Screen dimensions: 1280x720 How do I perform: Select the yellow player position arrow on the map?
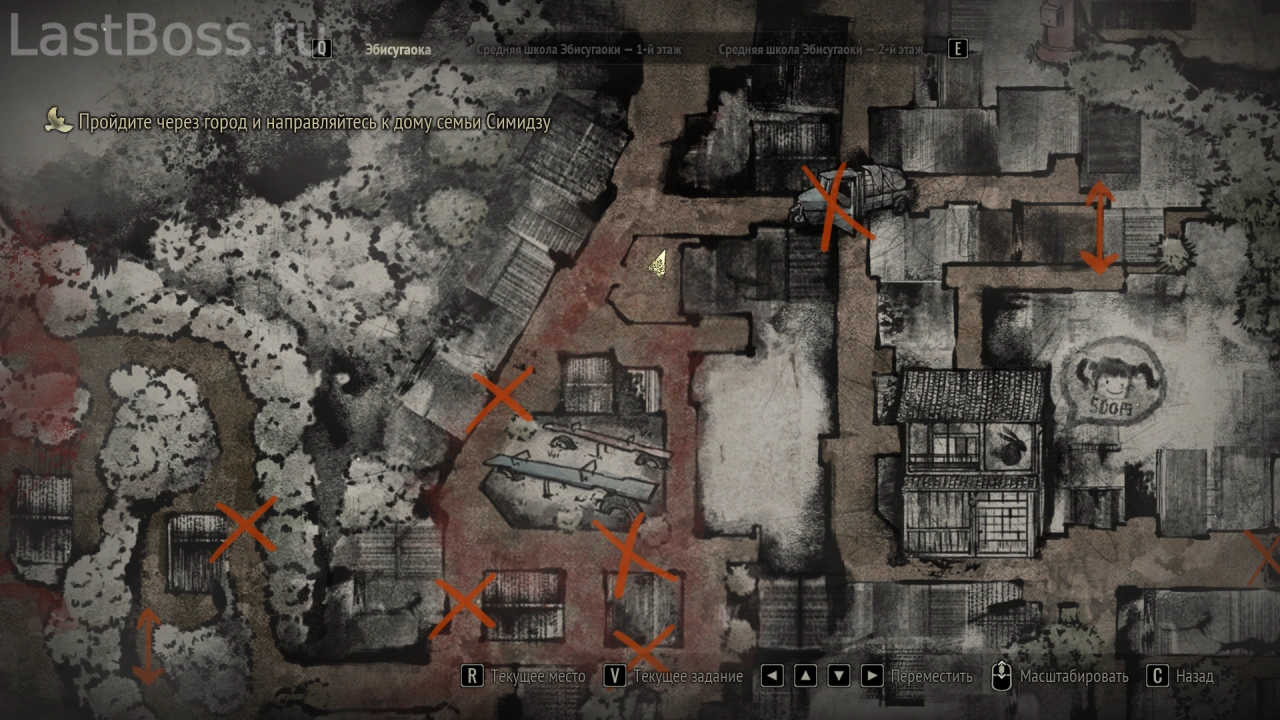point(658,263)
